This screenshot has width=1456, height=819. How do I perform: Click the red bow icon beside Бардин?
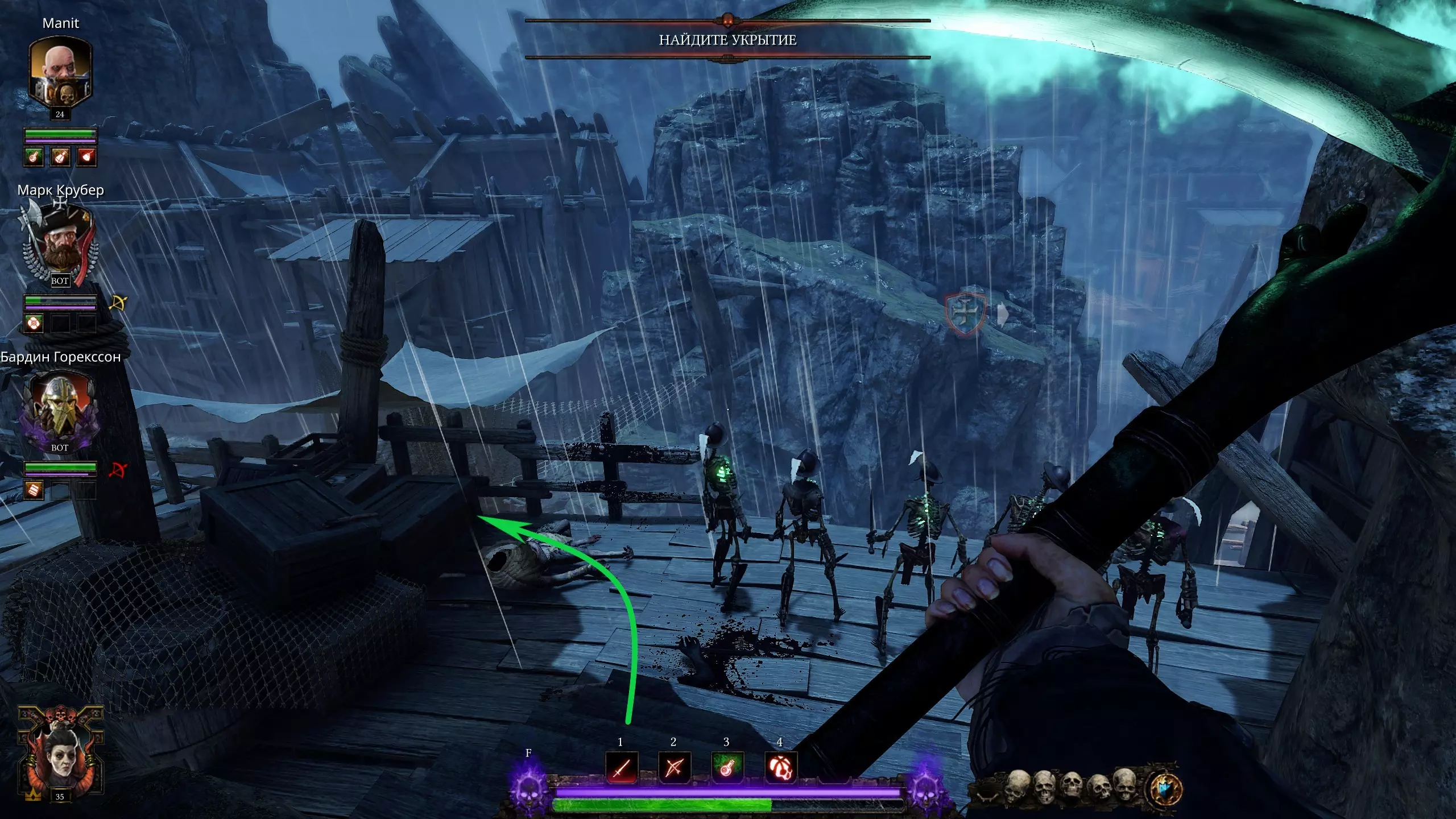(x=118, y=470)
